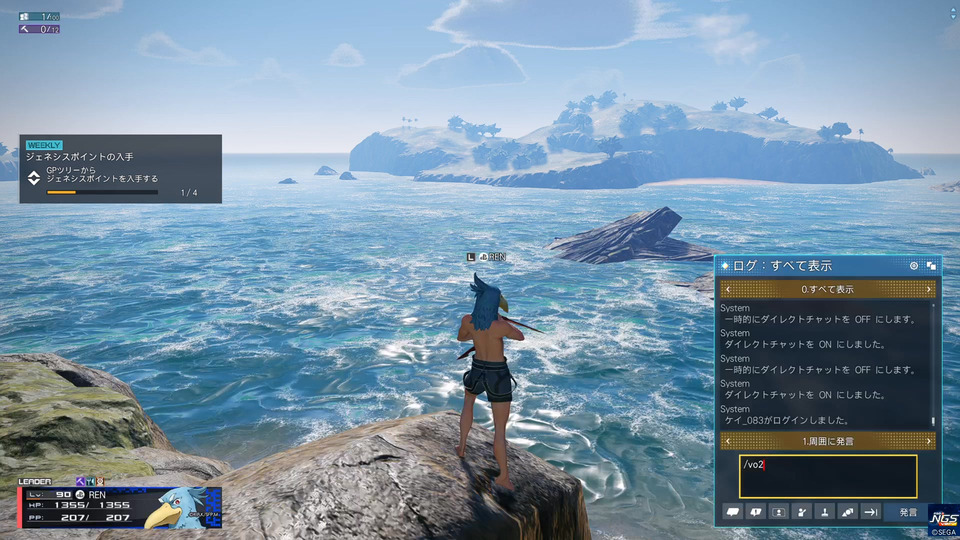Viewport: 960px width, 540px height.
Task: Select the weekly Genesis Point task tracker
Action: tap(120, 169)
